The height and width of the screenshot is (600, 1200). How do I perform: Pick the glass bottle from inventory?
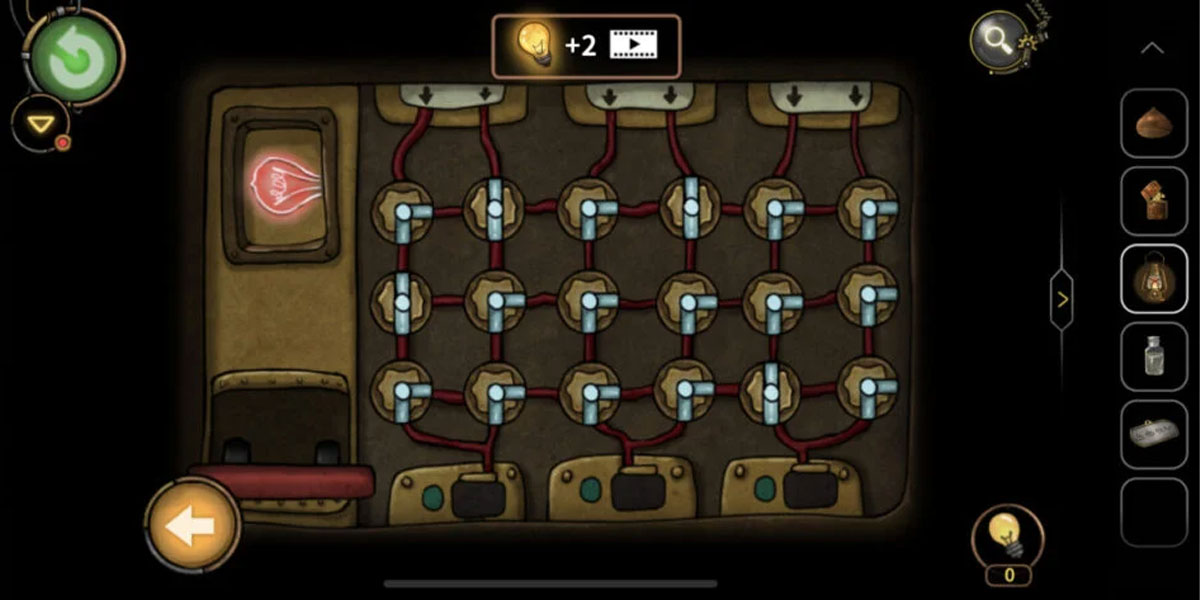(x=1153, y=356)
